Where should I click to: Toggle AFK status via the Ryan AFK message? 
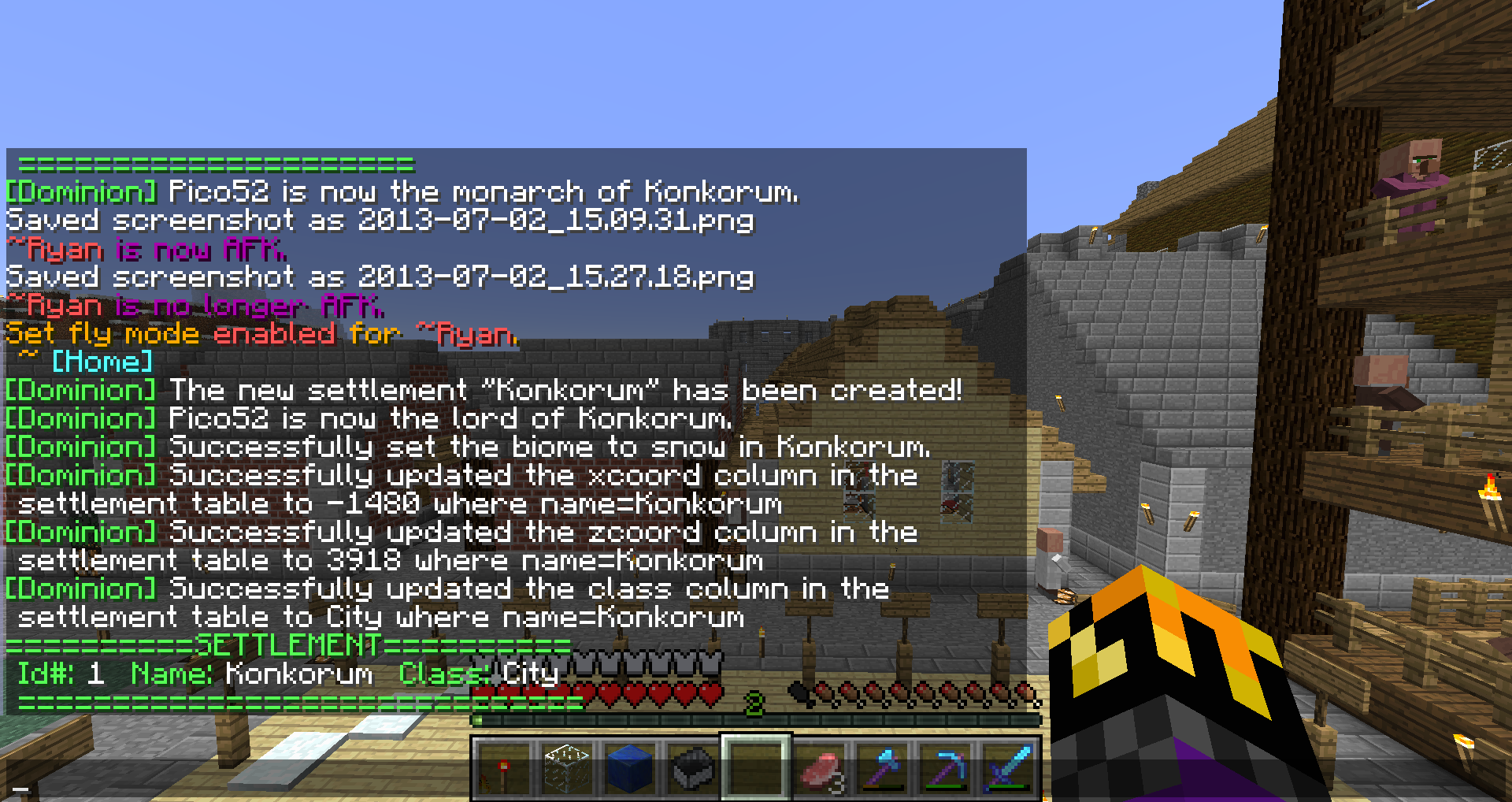146,249
